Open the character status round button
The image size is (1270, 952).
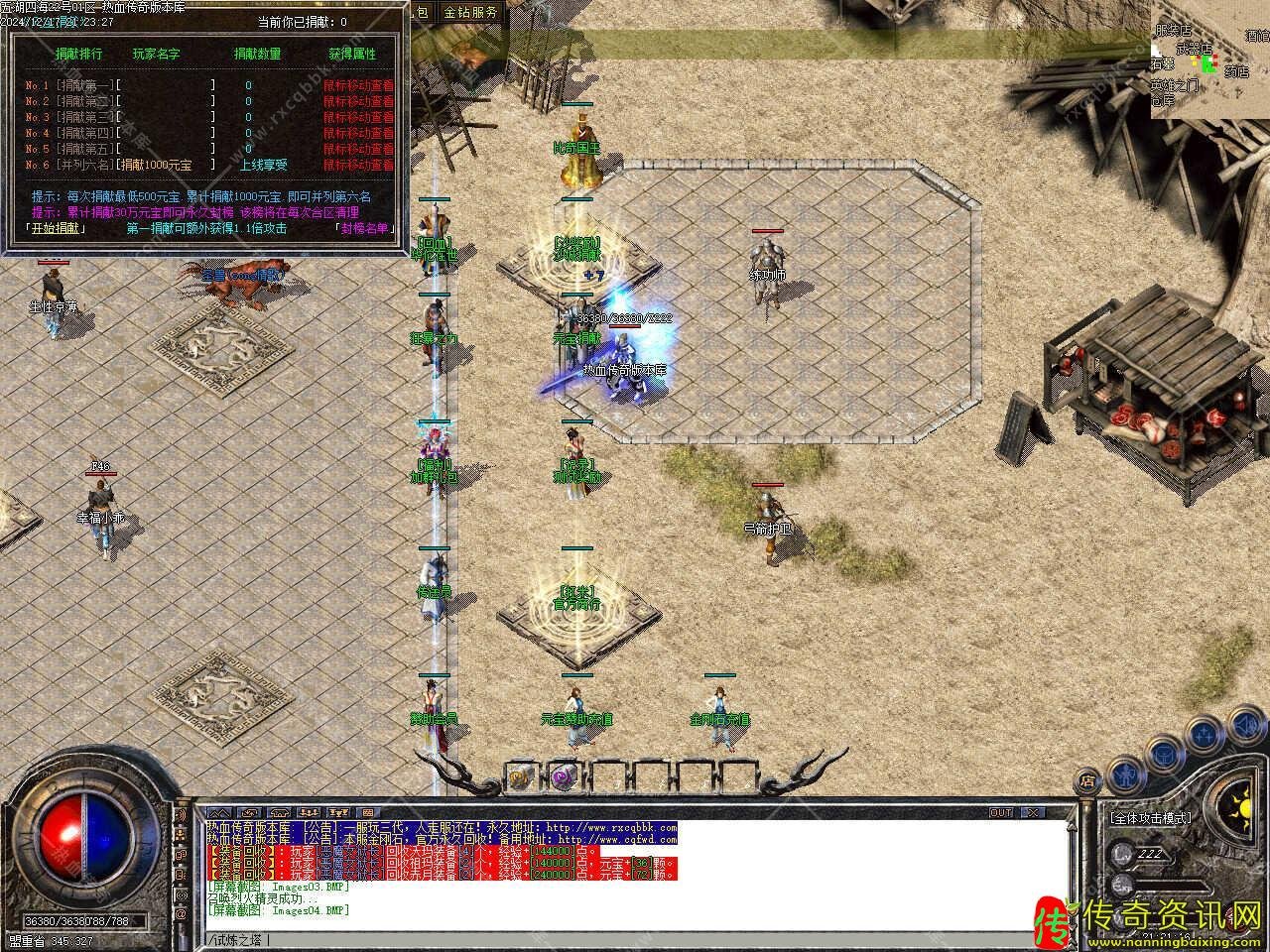coord(1123,773)
